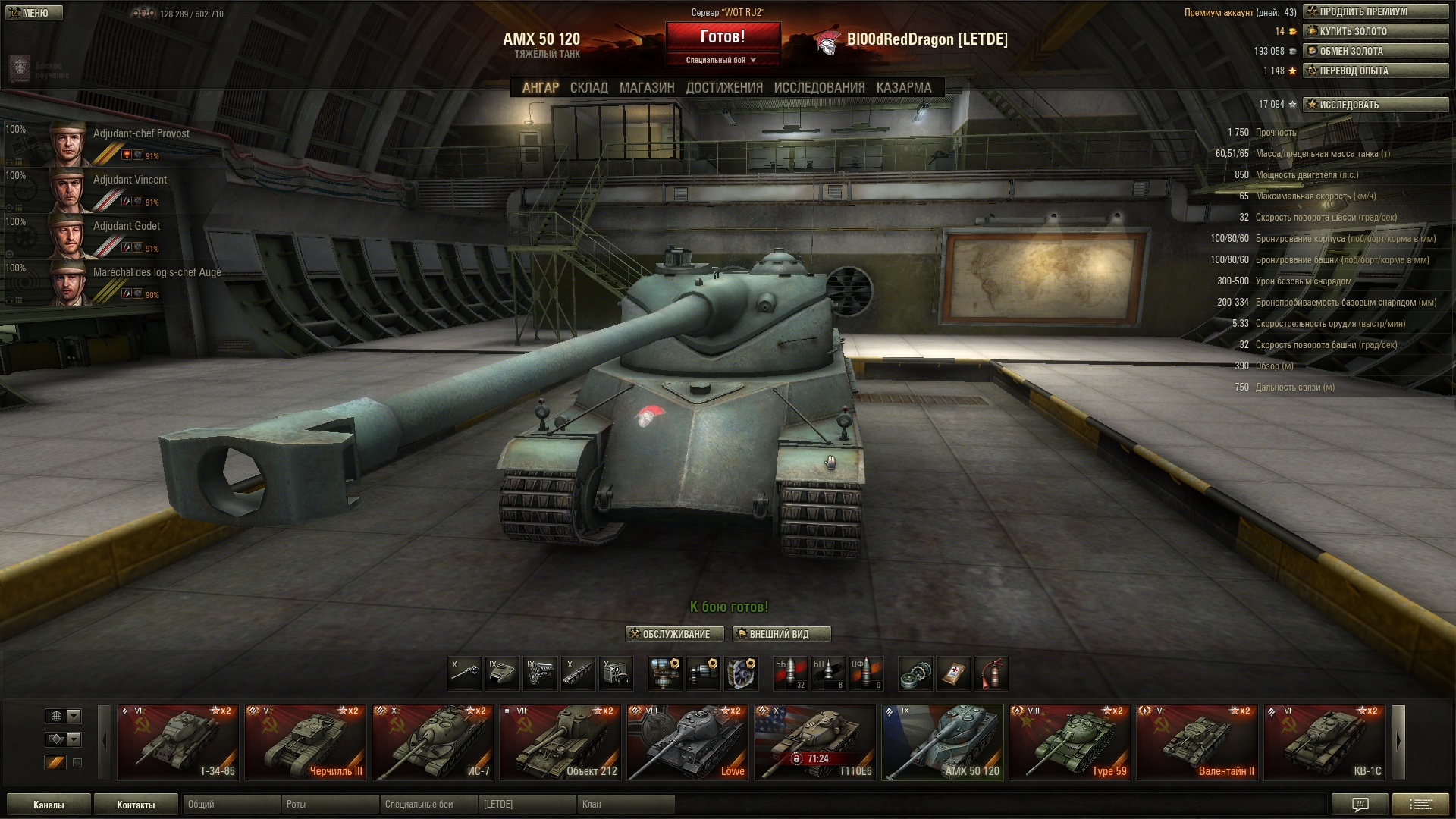Click the red Готов! battle button
Viewport: 1456px width, 819px height.
point(723,36)
